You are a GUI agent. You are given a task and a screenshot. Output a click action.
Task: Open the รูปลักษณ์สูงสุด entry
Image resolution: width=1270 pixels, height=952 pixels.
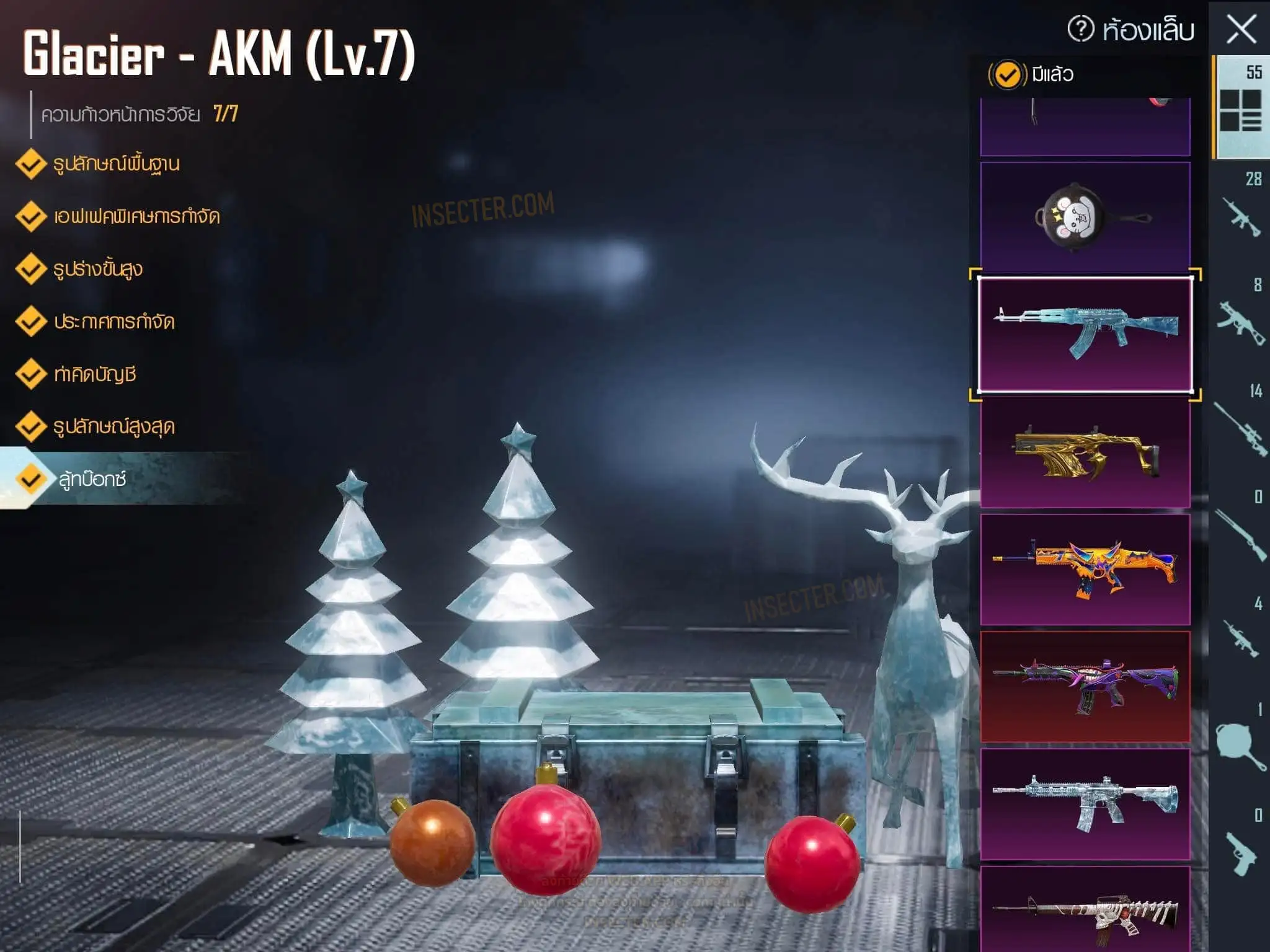[114, 427]
